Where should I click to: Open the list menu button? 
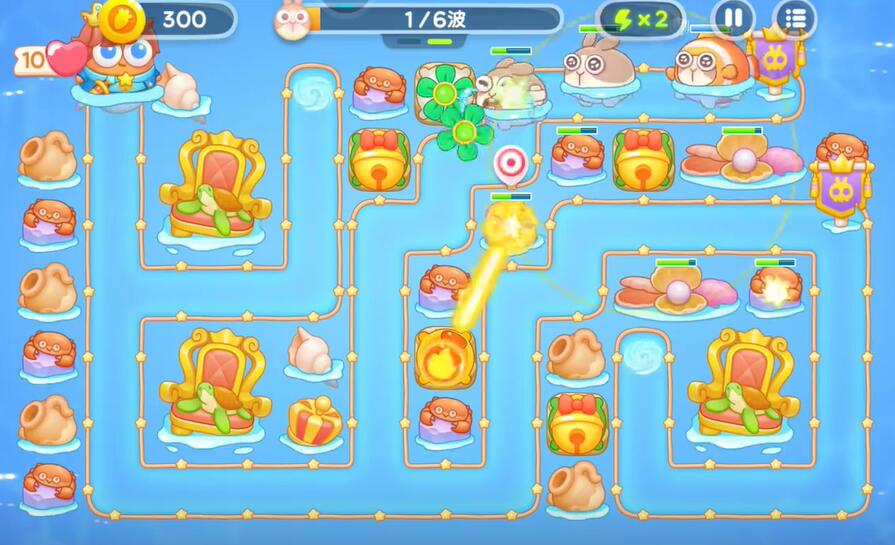click(795, 18)
